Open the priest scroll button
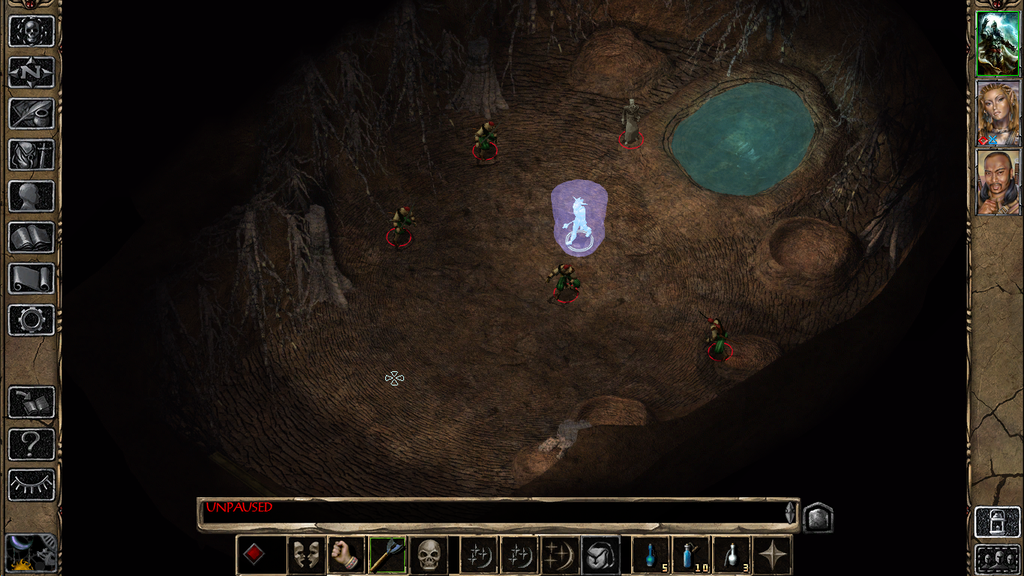This screenshot has width=1024, height=576. 31,278
